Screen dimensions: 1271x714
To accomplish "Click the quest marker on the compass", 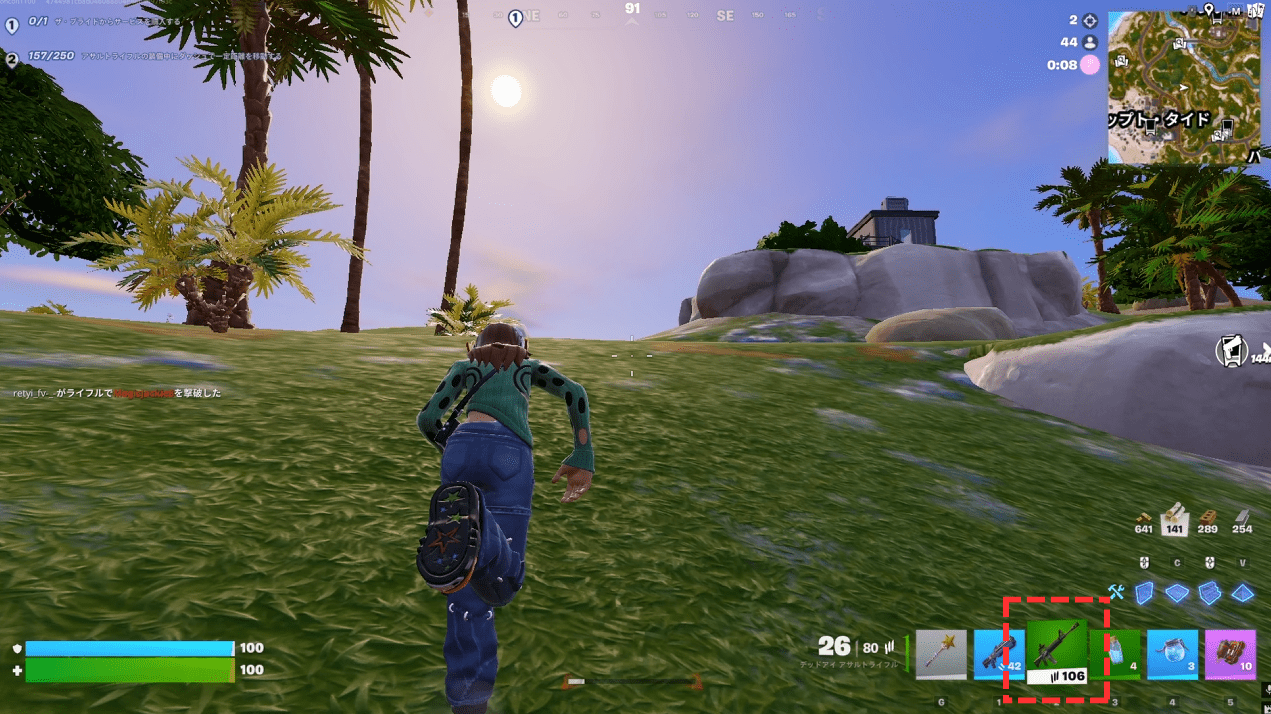I will click(515, 17).
